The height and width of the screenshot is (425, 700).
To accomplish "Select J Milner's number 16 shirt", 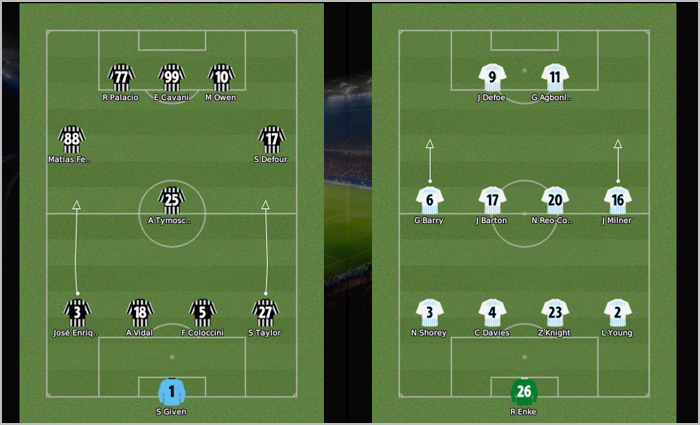I will (617, 200).
